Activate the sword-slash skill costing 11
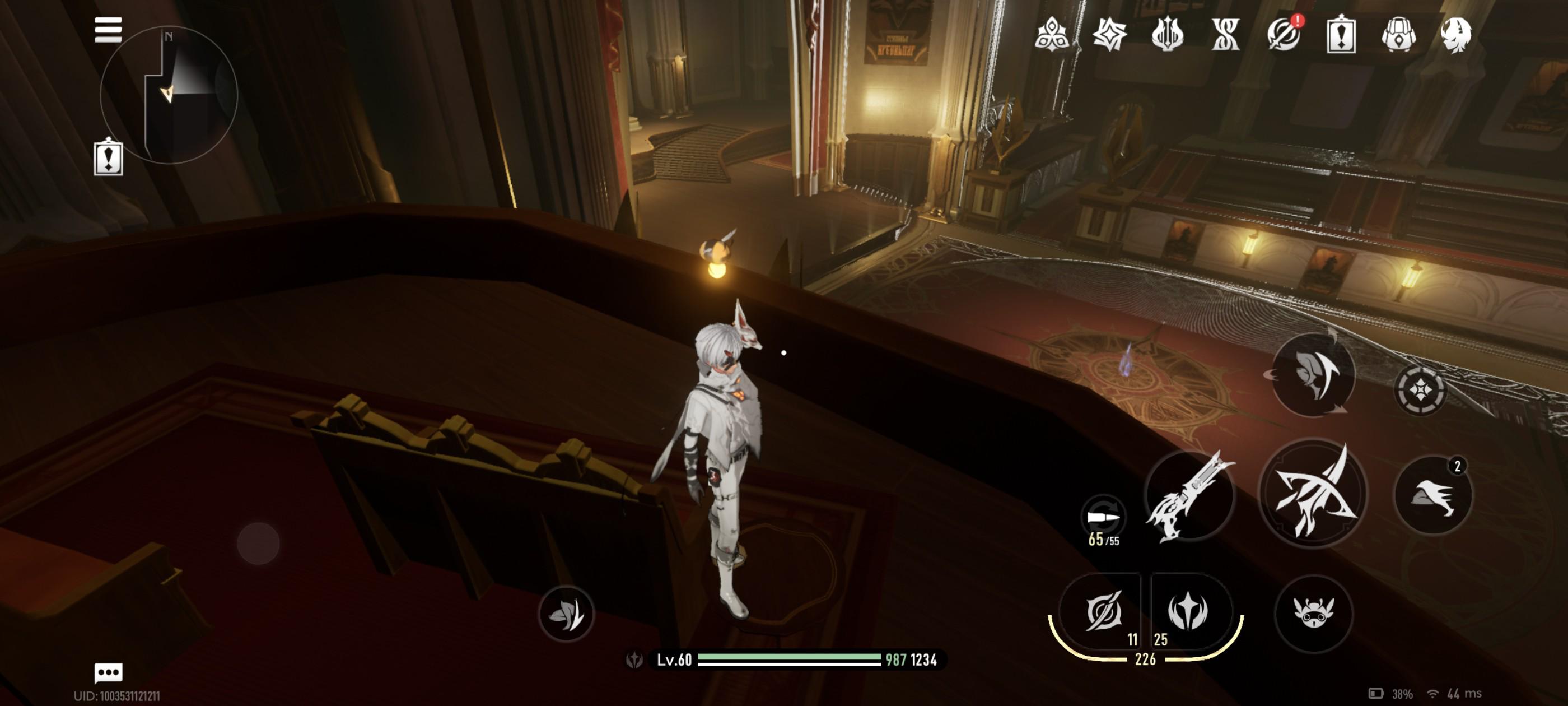Viewport: 1568px width, 706px height. [1103, 611]
